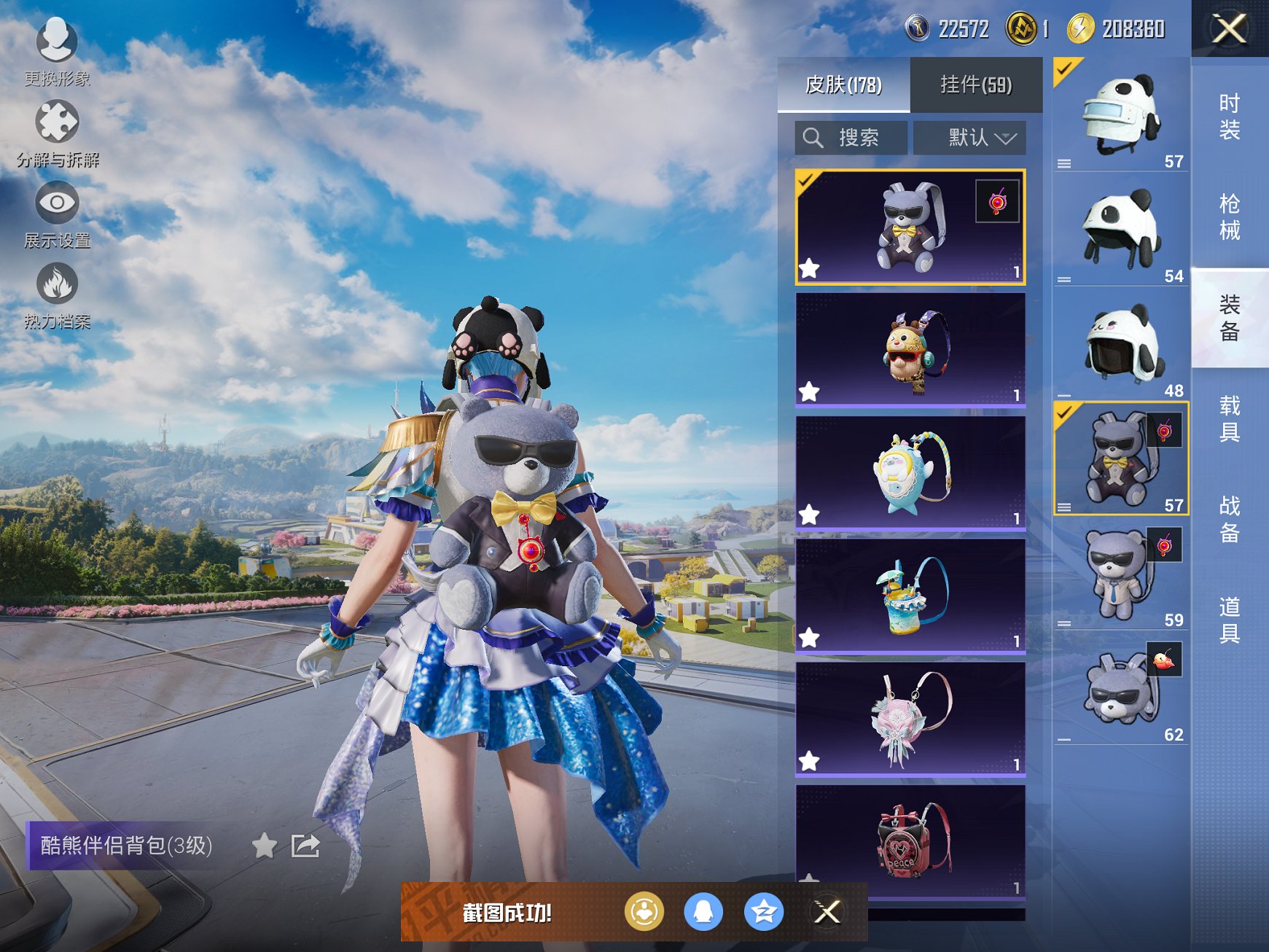Click the share icon beside the backpack name

[x=305, y=846]
